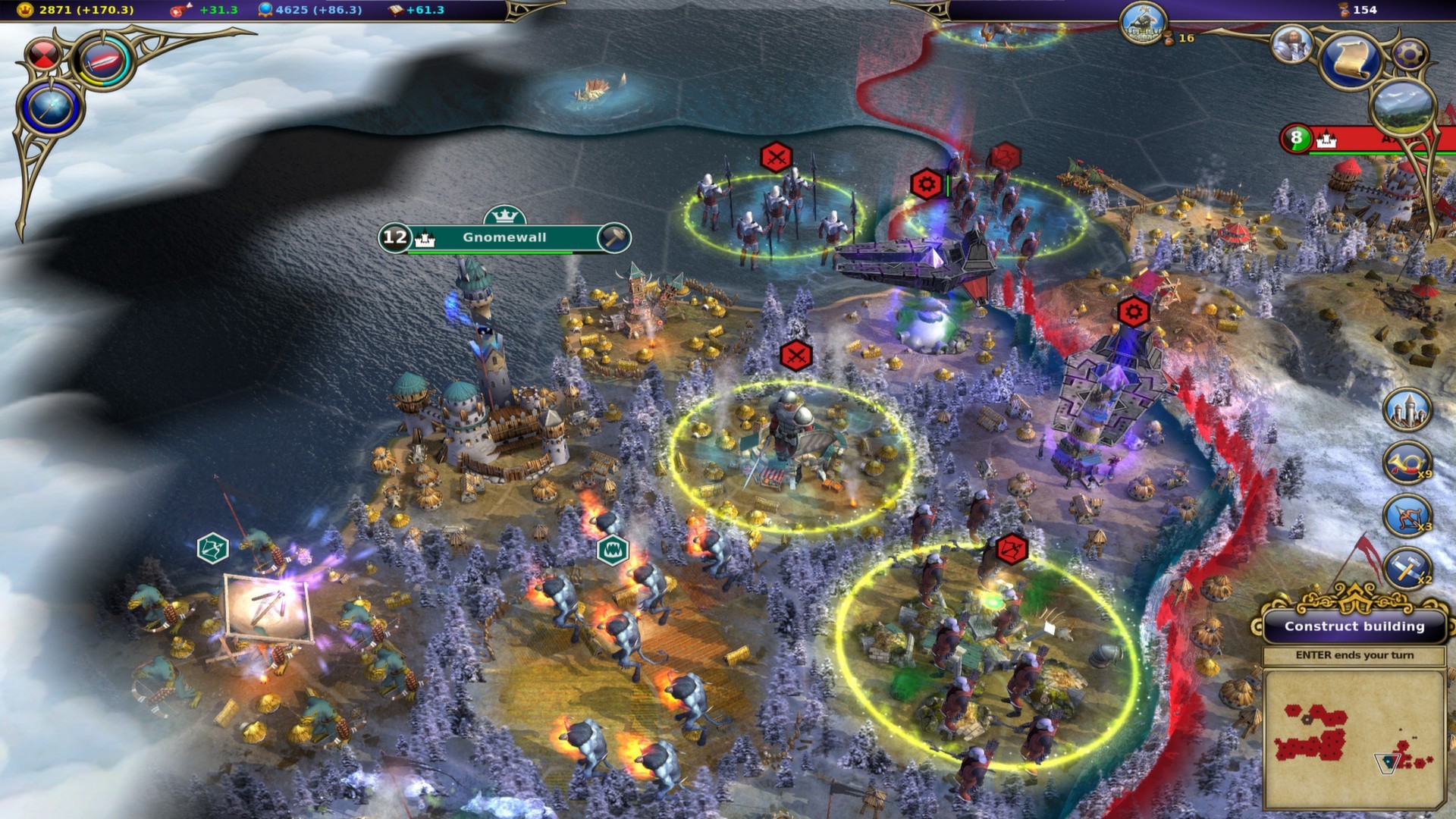
Task: Select the horn notification with x9
Action: coord(1407,463)
